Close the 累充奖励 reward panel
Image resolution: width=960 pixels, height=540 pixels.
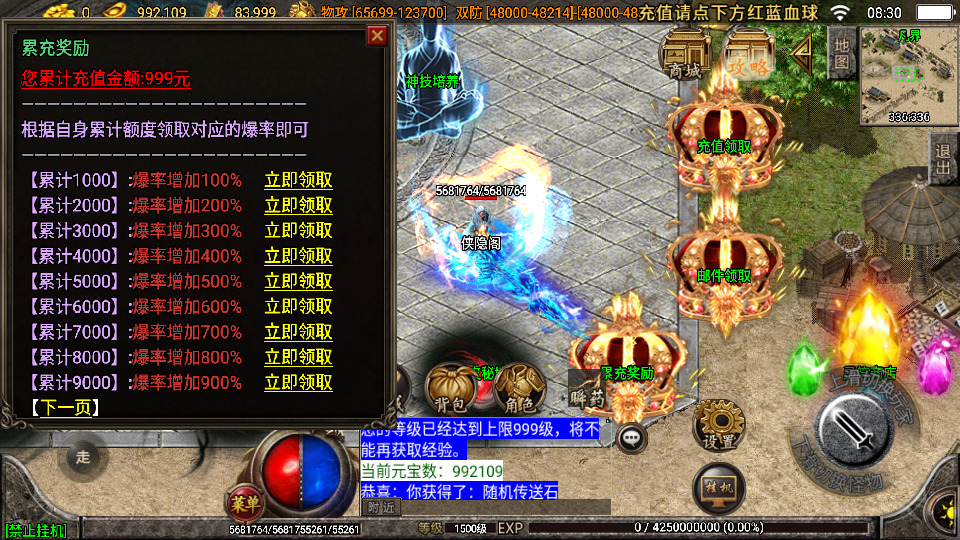(377, 36)
